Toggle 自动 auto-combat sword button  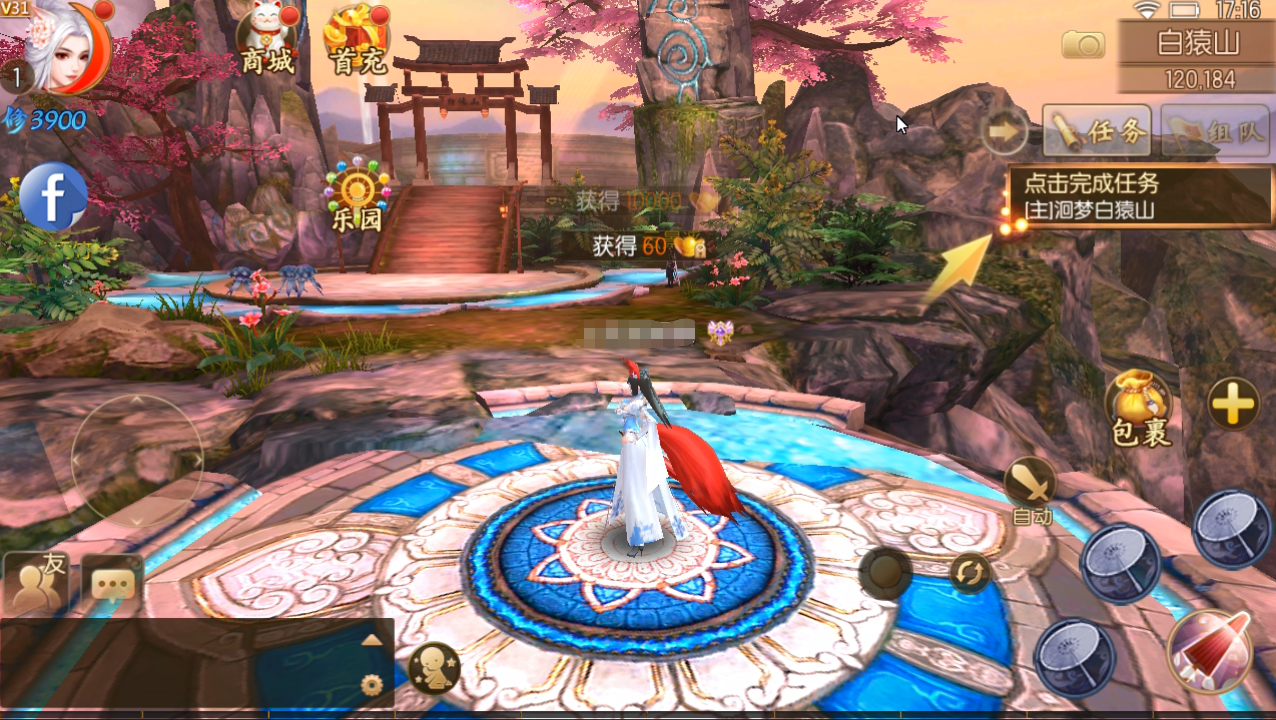[1031, 489]
